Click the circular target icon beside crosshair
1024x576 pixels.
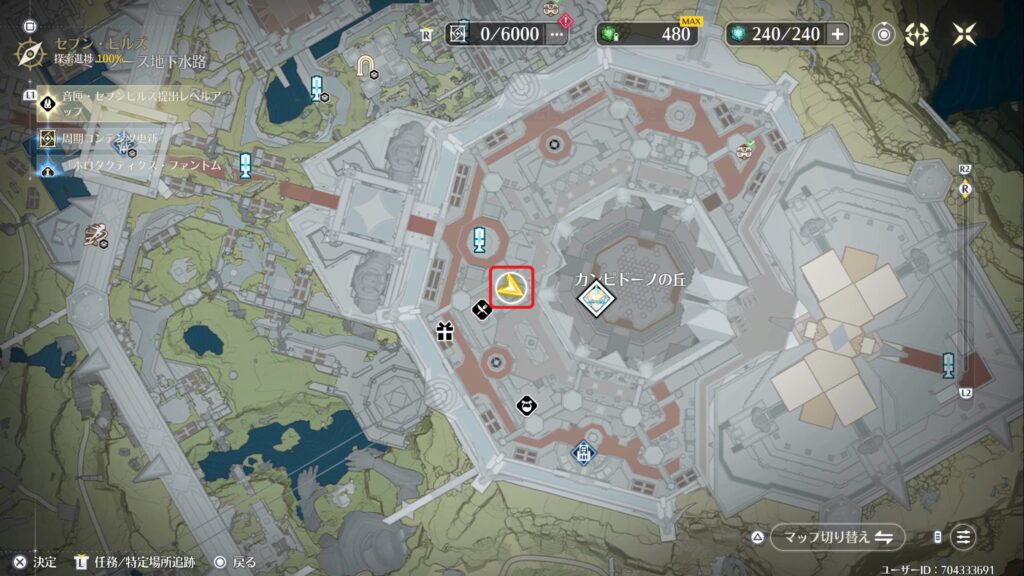click(884, 34)
